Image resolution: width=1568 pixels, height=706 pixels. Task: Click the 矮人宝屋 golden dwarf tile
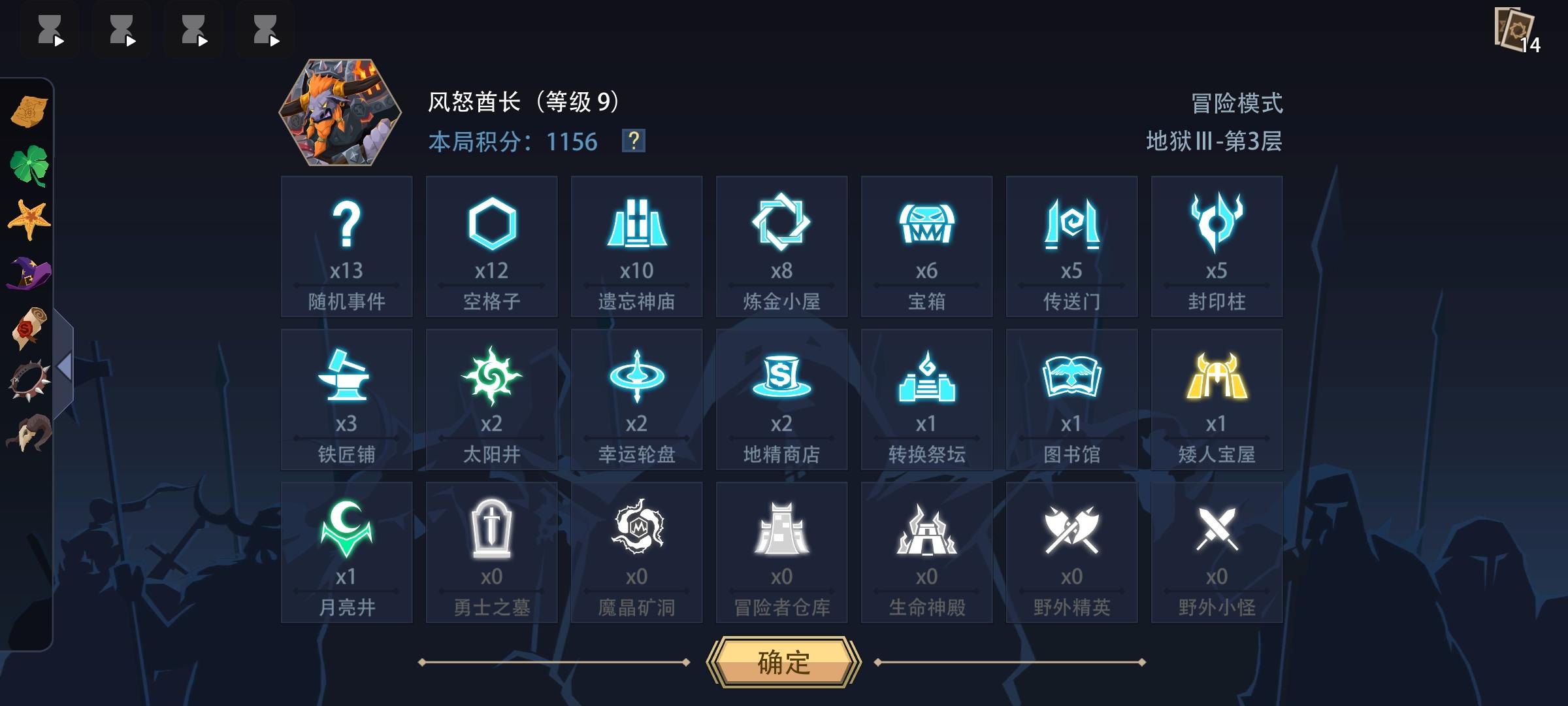1217,399
